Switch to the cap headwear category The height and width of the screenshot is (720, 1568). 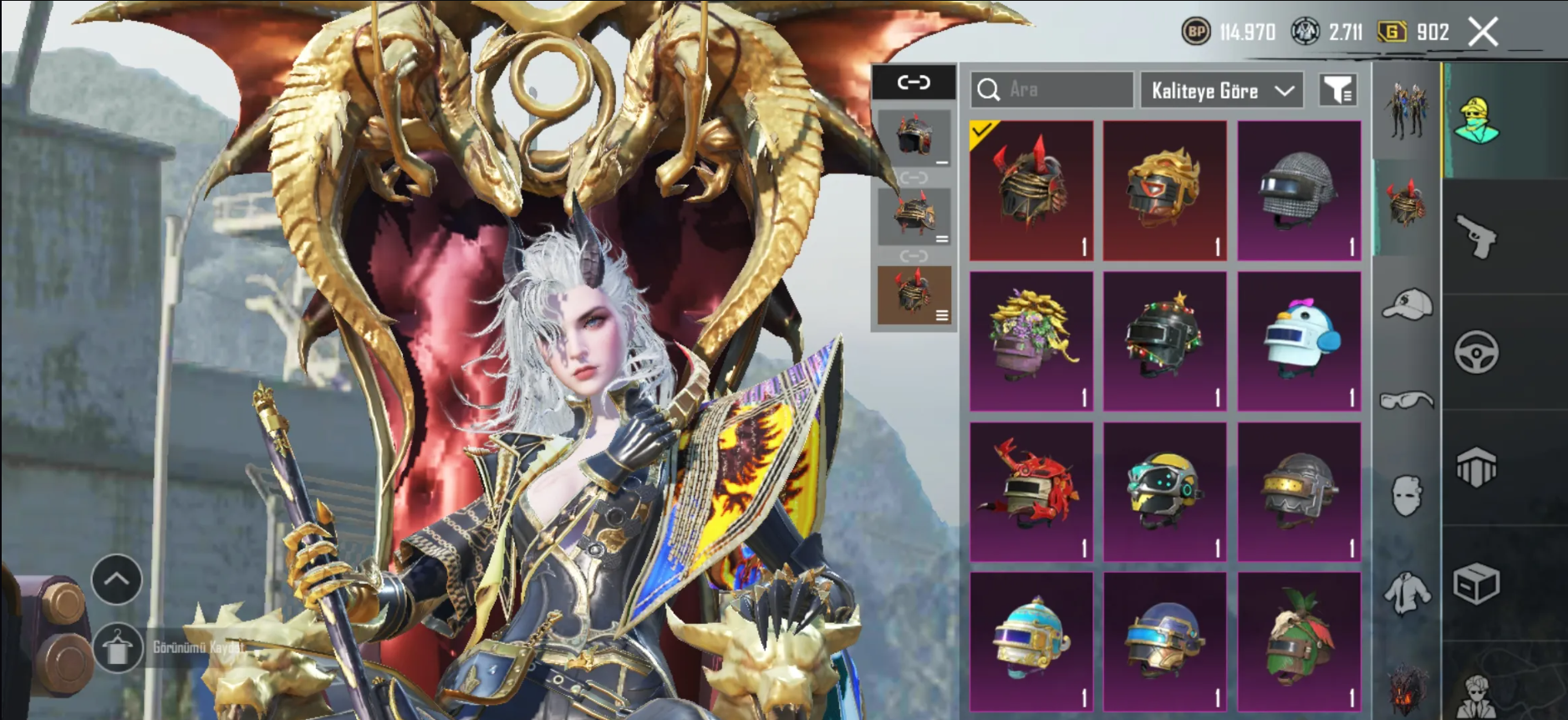(x=1407, y=305)
